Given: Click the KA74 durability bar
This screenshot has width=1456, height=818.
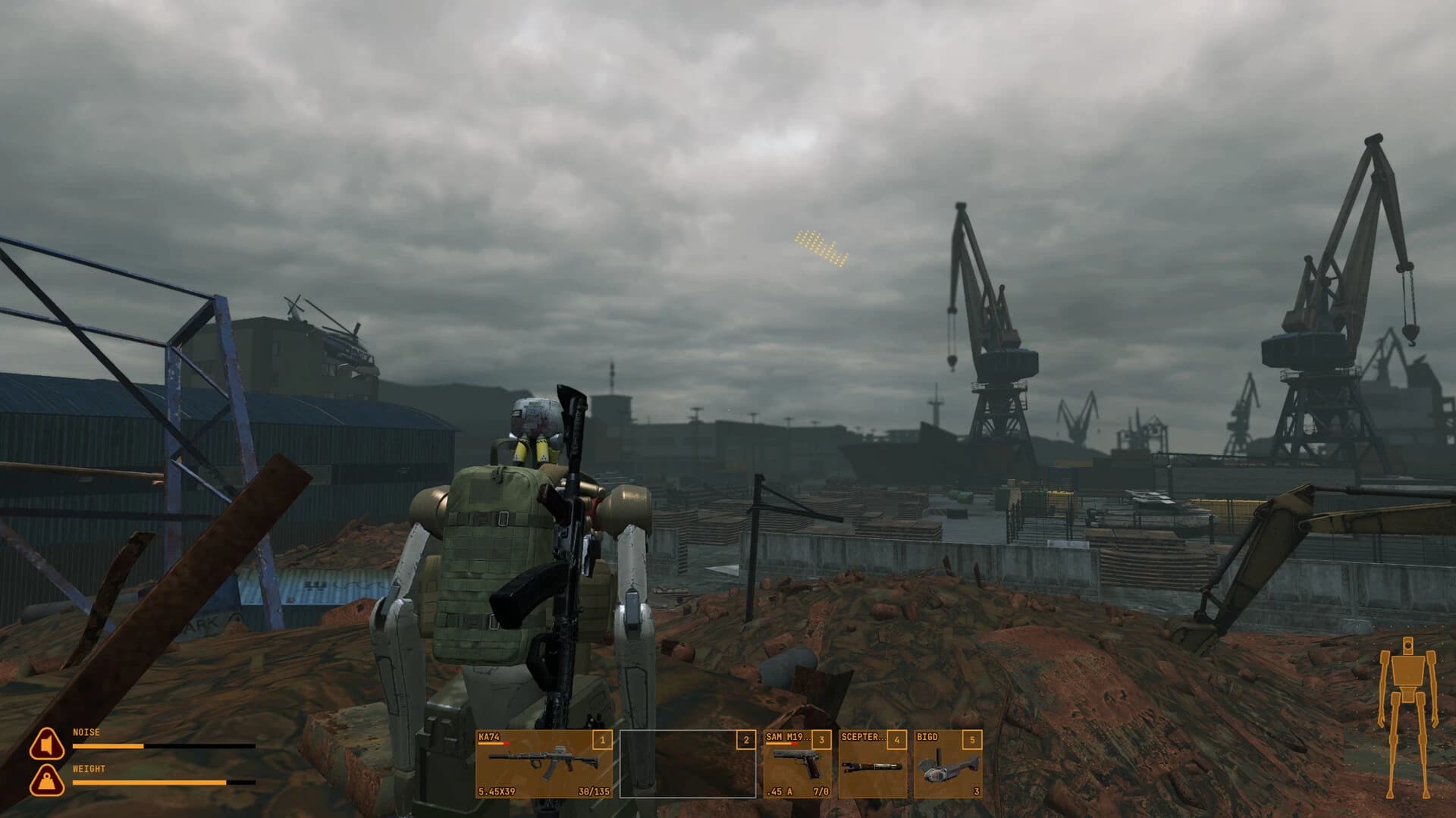Looking at the screenshot, I should click(493, 742).
